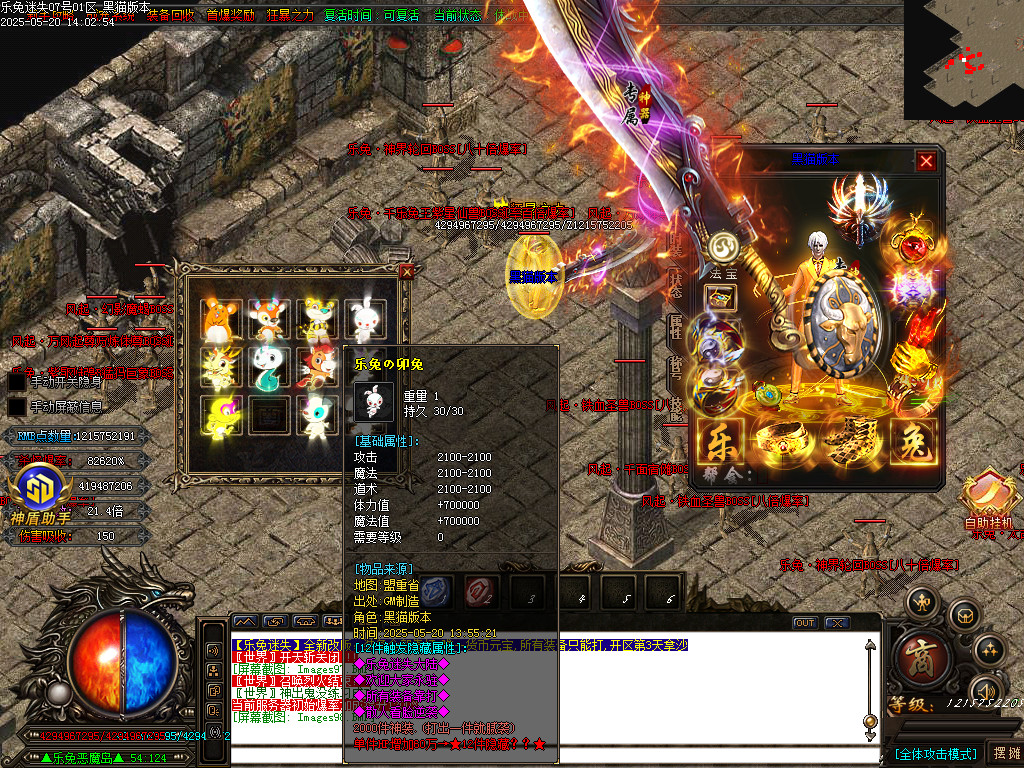Open the 装备回收 equipment recycle menu
The image size is (1024, 768).
coord(171,15)
